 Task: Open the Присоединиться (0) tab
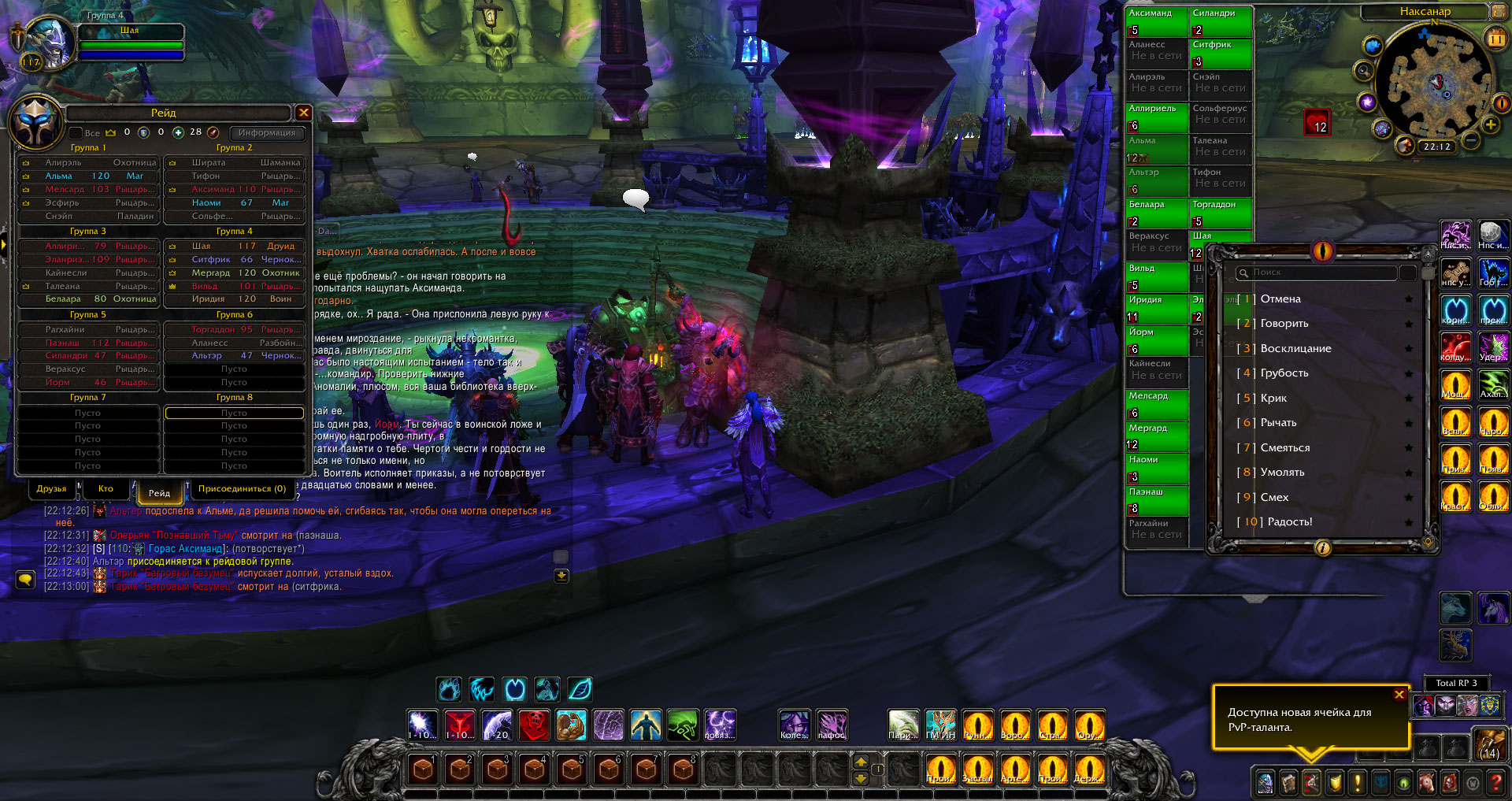click(242, 489)
